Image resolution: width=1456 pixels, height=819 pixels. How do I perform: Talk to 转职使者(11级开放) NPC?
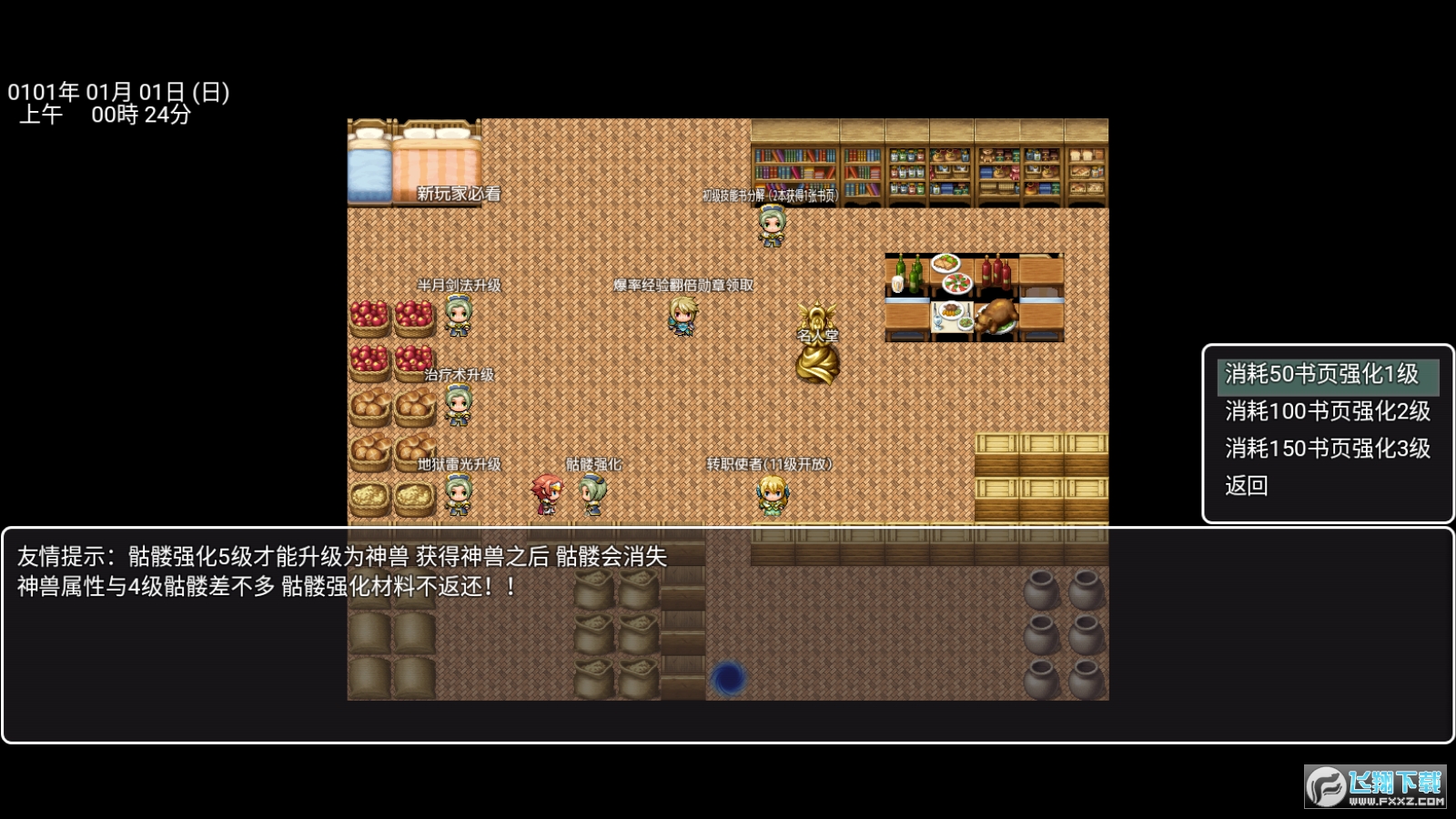[771, 496]
